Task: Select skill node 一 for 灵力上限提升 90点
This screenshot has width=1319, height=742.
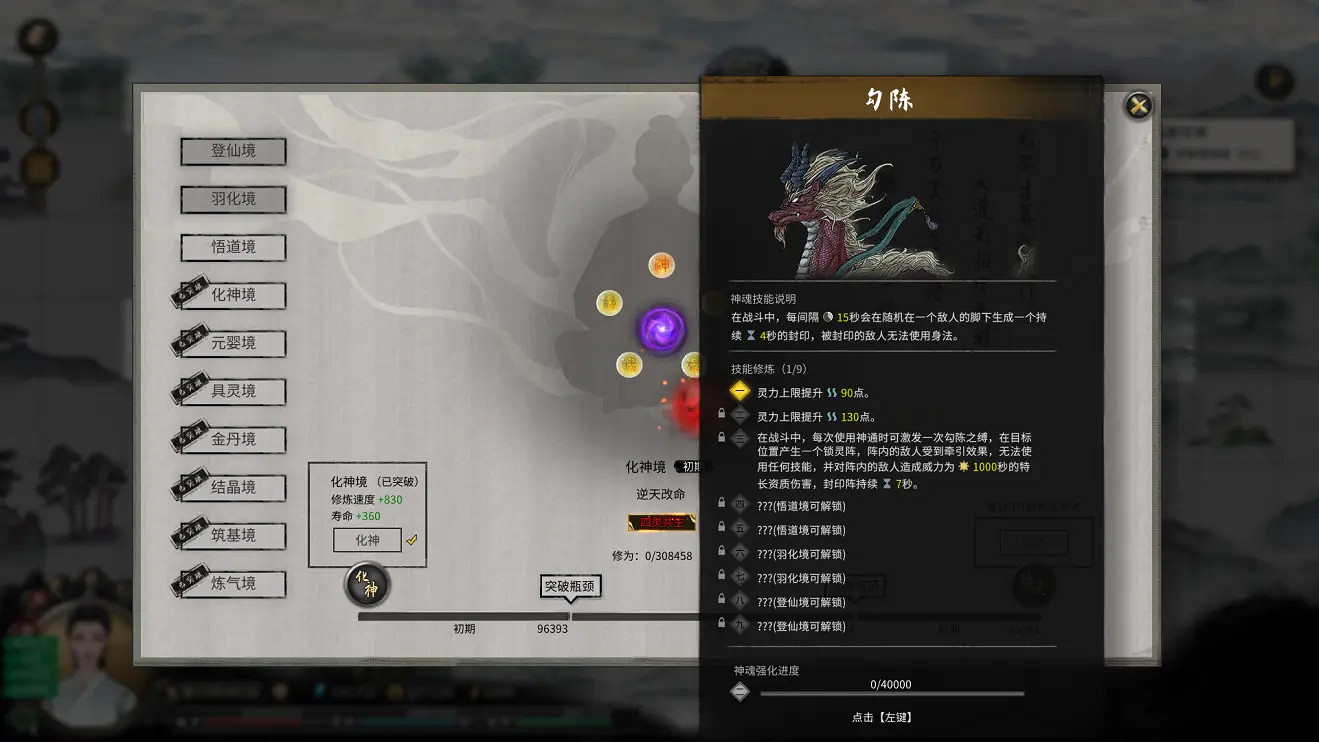Action: (x=740, y=391)
